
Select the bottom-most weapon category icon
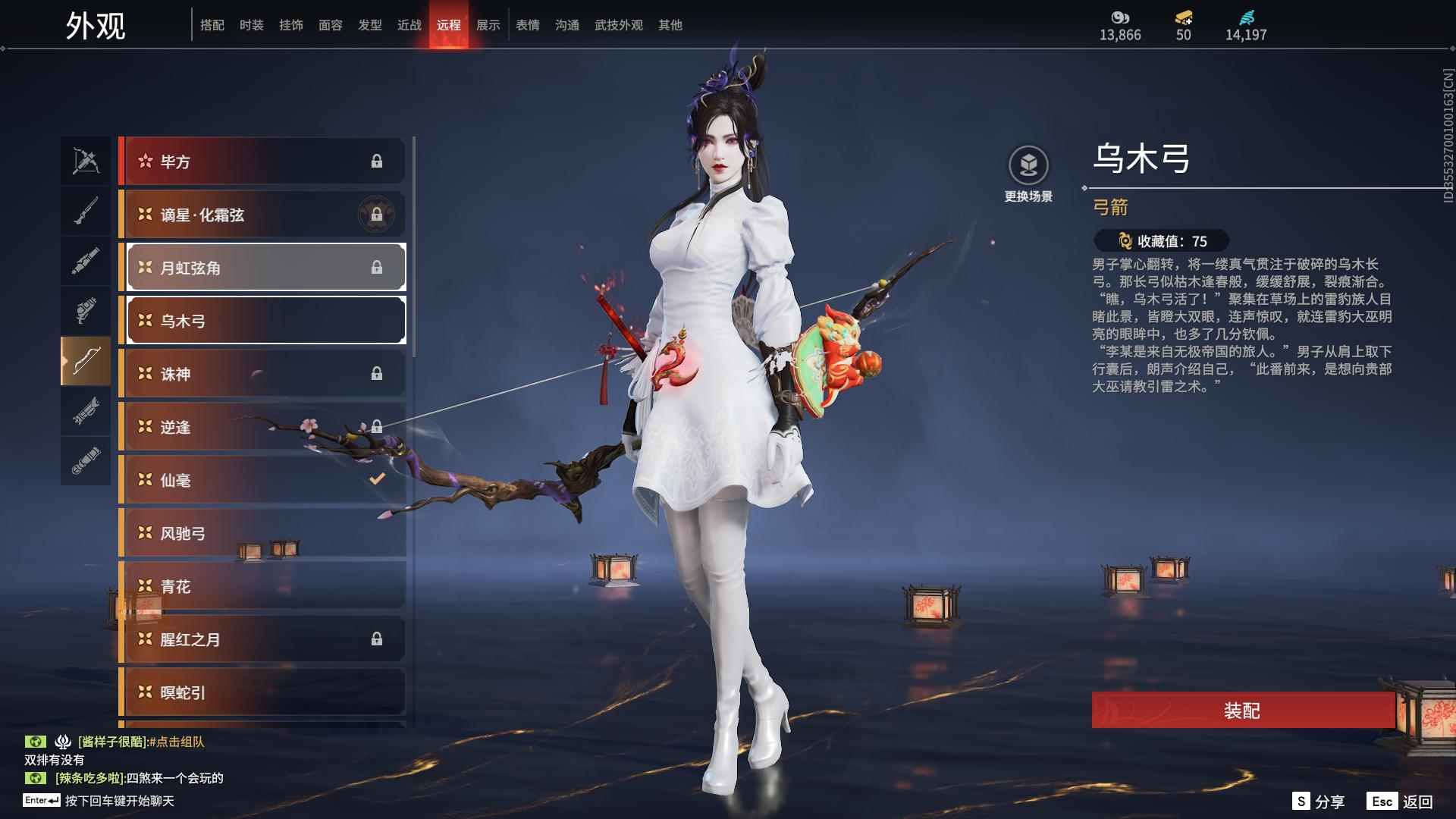pos(86,463)
